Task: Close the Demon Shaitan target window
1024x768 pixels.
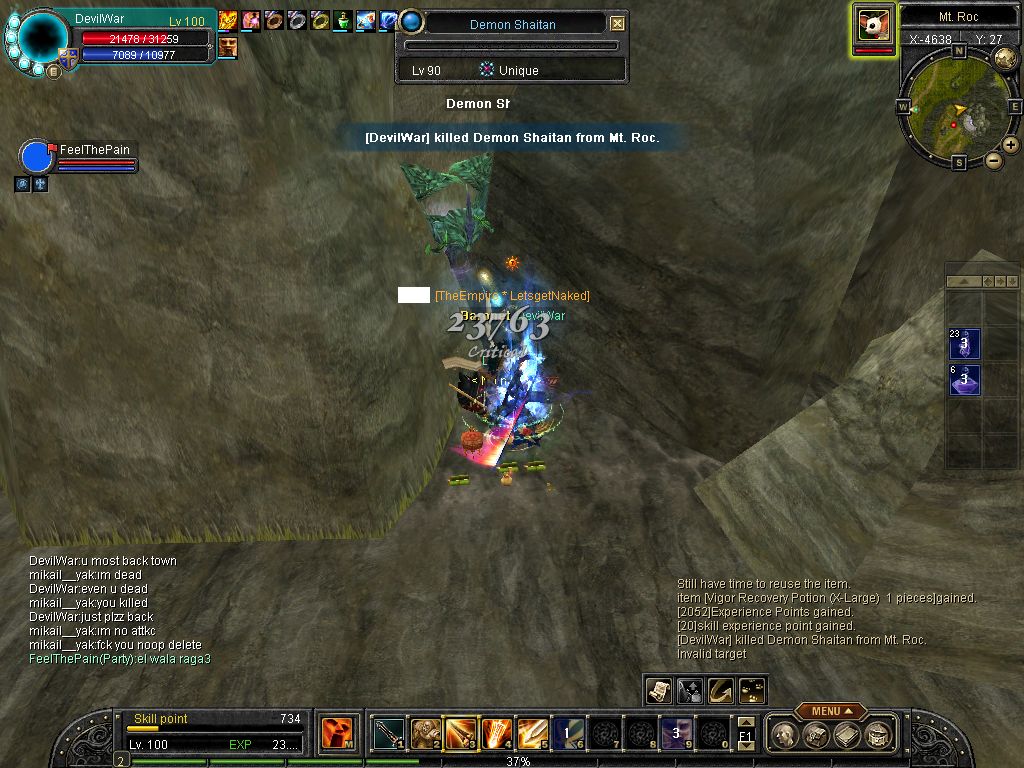Action: pos(617,23)
